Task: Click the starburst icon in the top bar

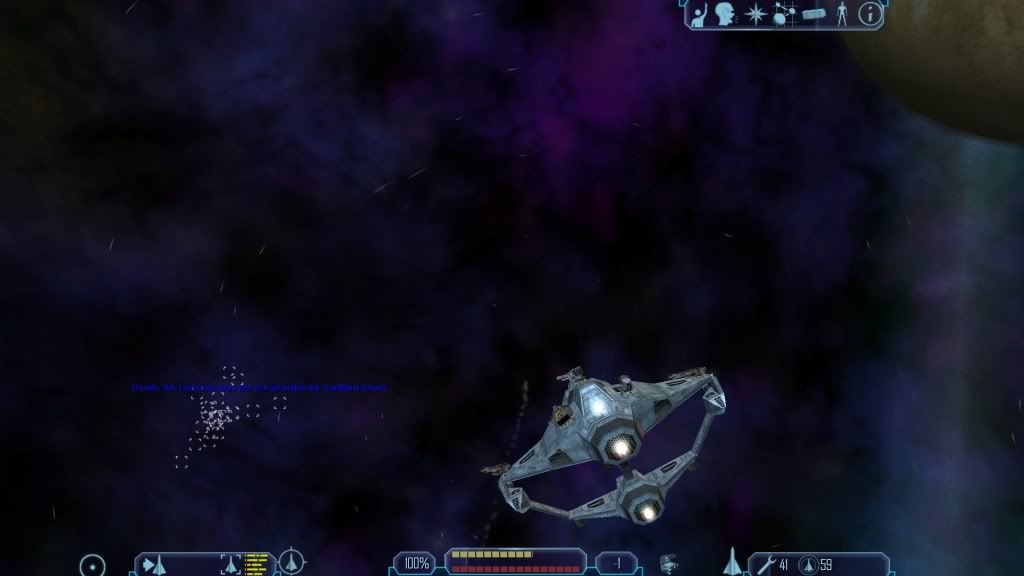Action: [756, 14]
